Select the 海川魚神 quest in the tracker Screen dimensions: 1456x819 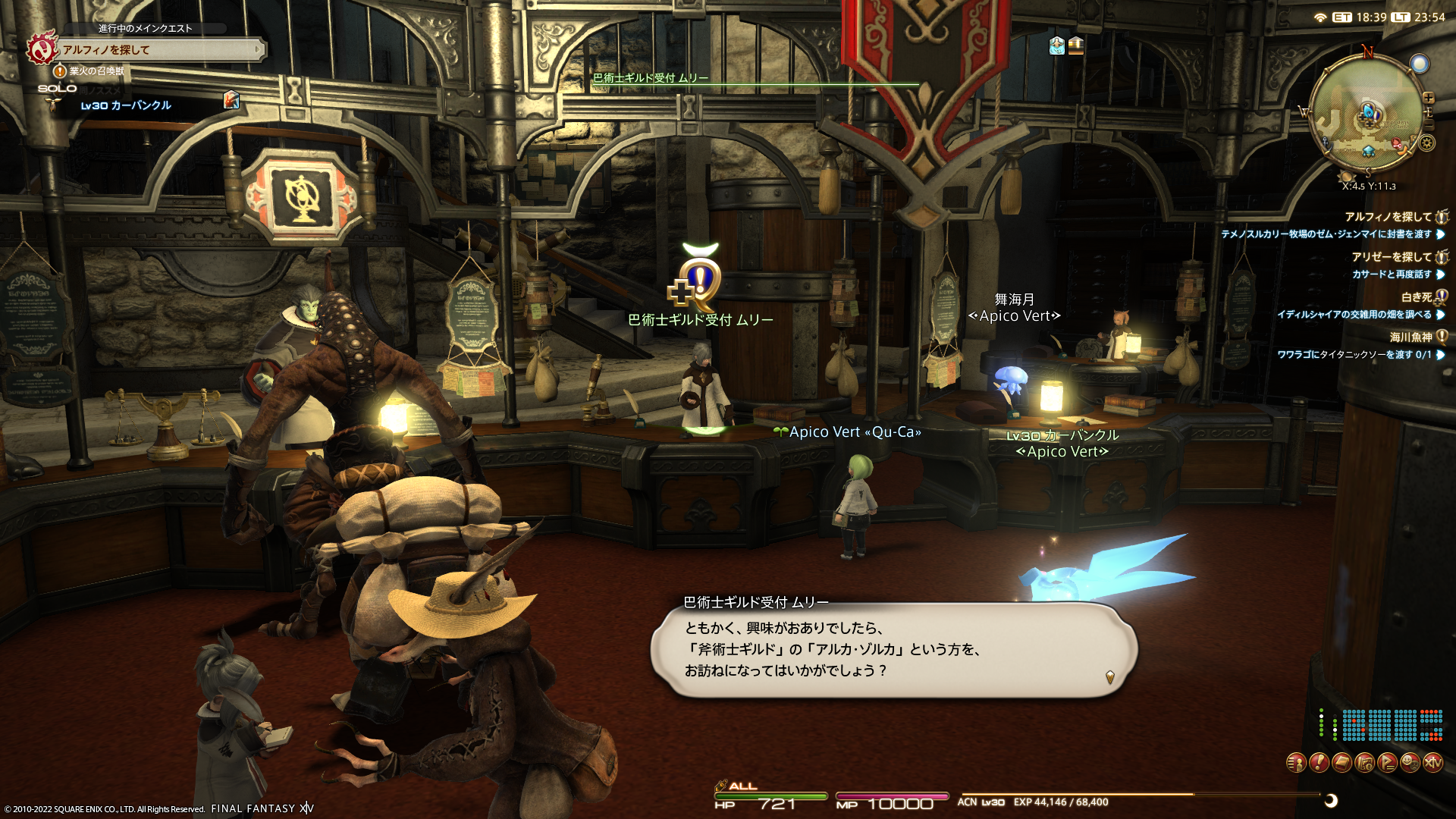1410,337
